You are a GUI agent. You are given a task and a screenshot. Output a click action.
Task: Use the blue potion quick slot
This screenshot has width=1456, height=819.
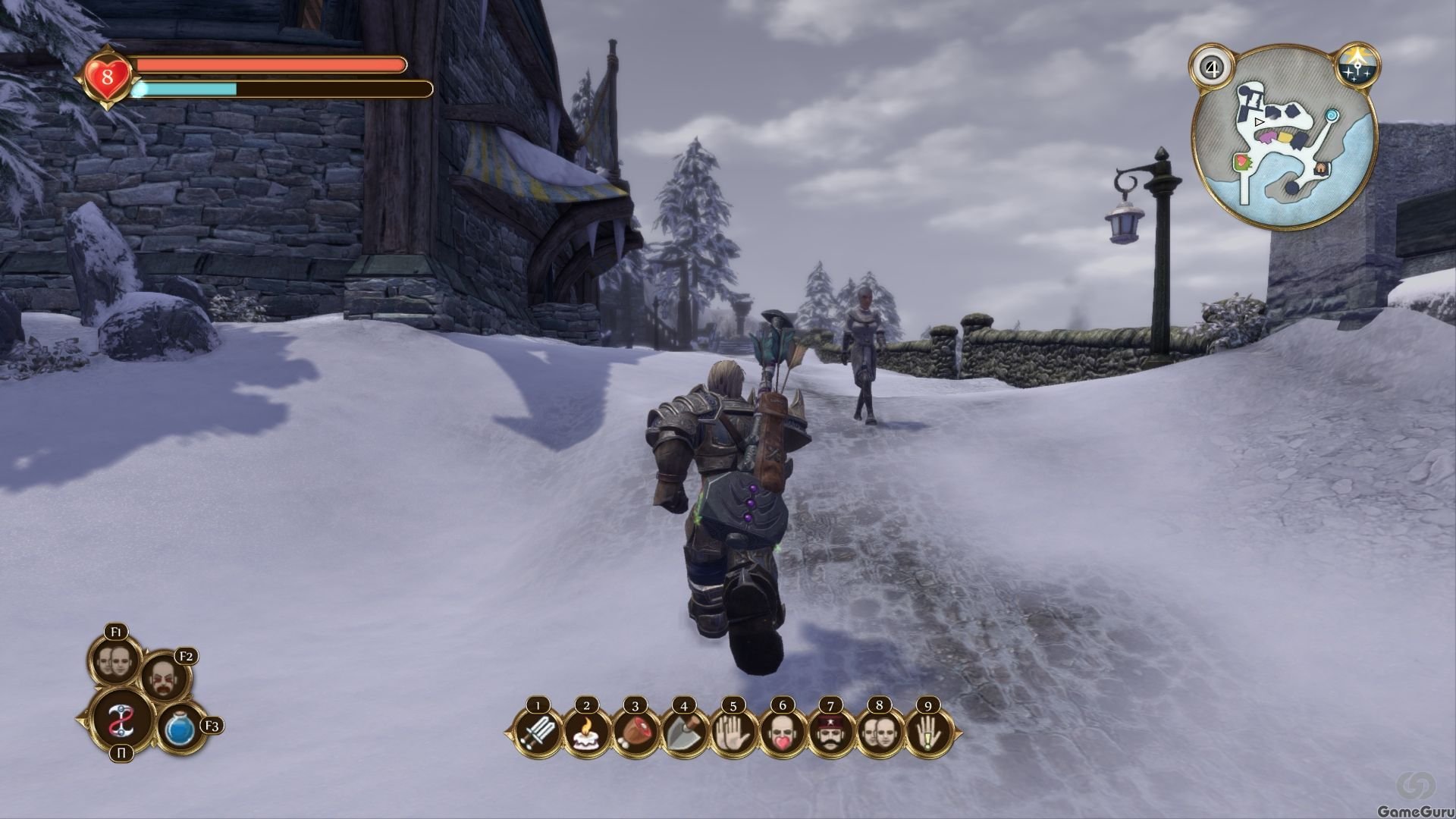(180, 729)
